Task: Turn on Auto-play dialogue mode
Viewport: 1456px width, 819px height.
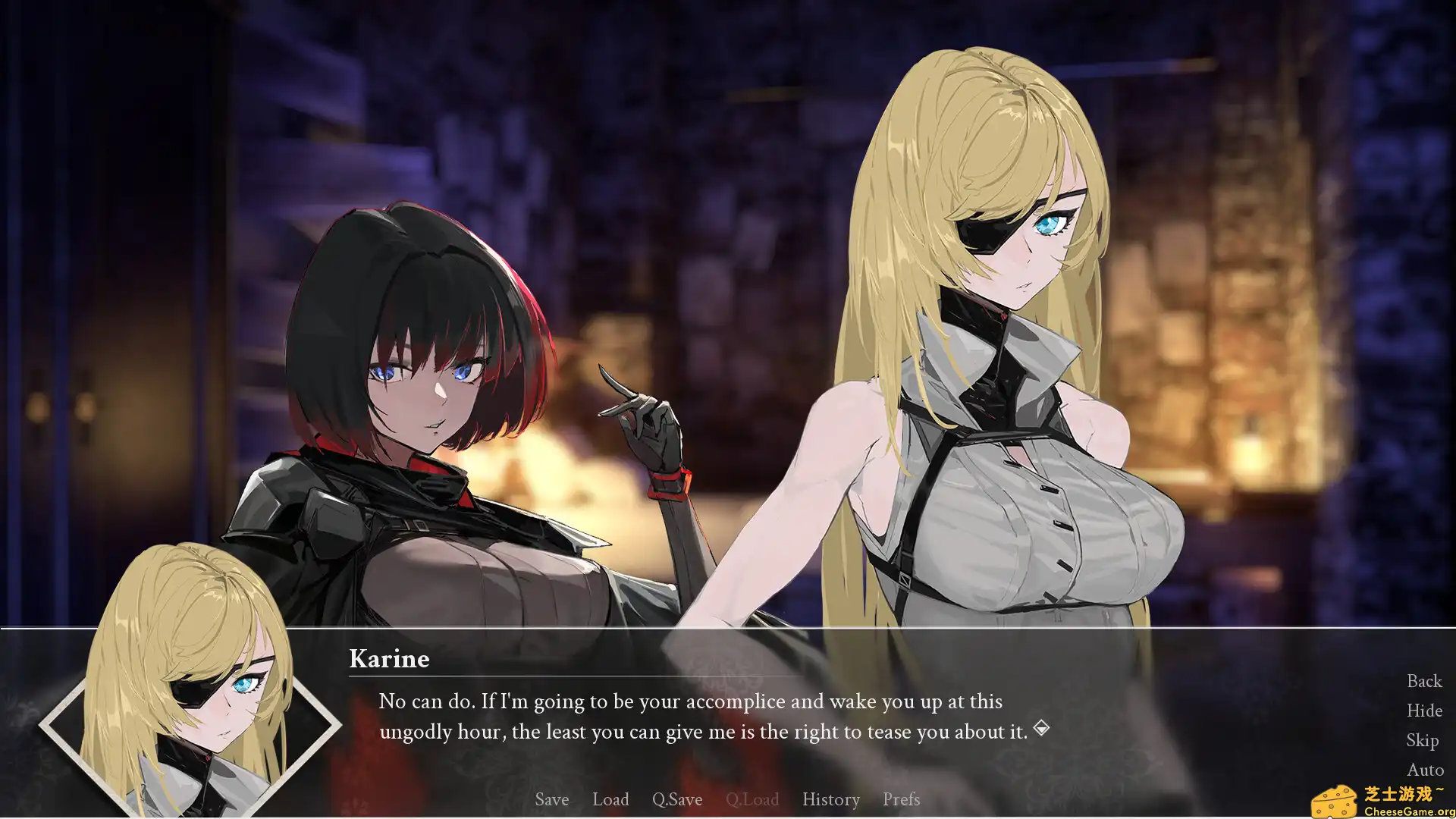Action: click(x=1424, y=770)
